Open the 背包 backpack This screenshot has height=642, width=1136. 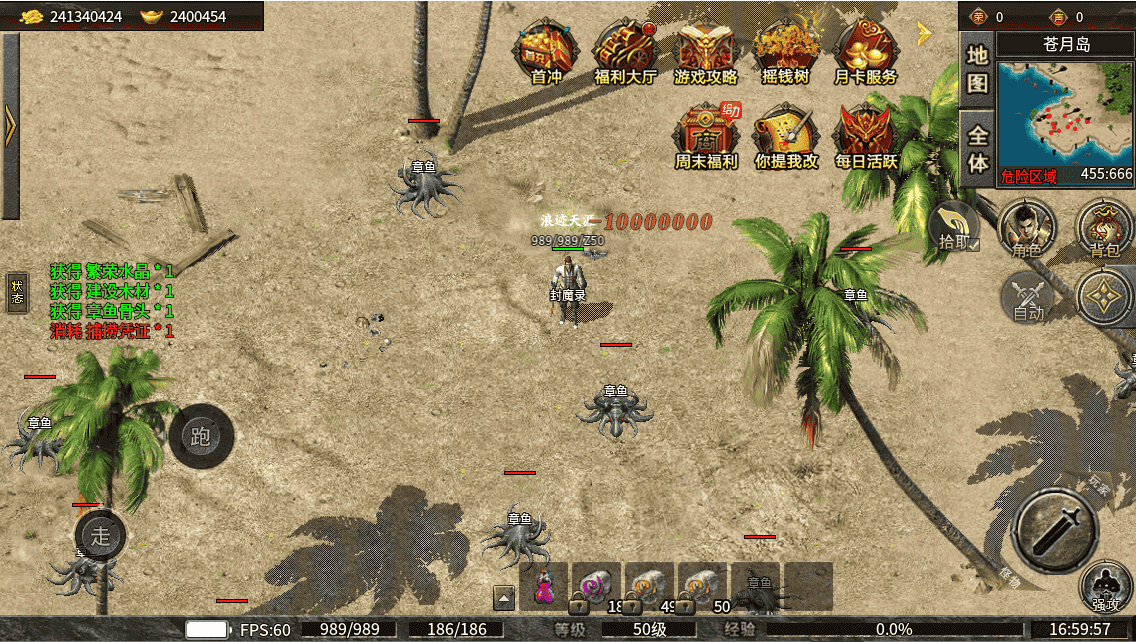tap(1104, 228)
